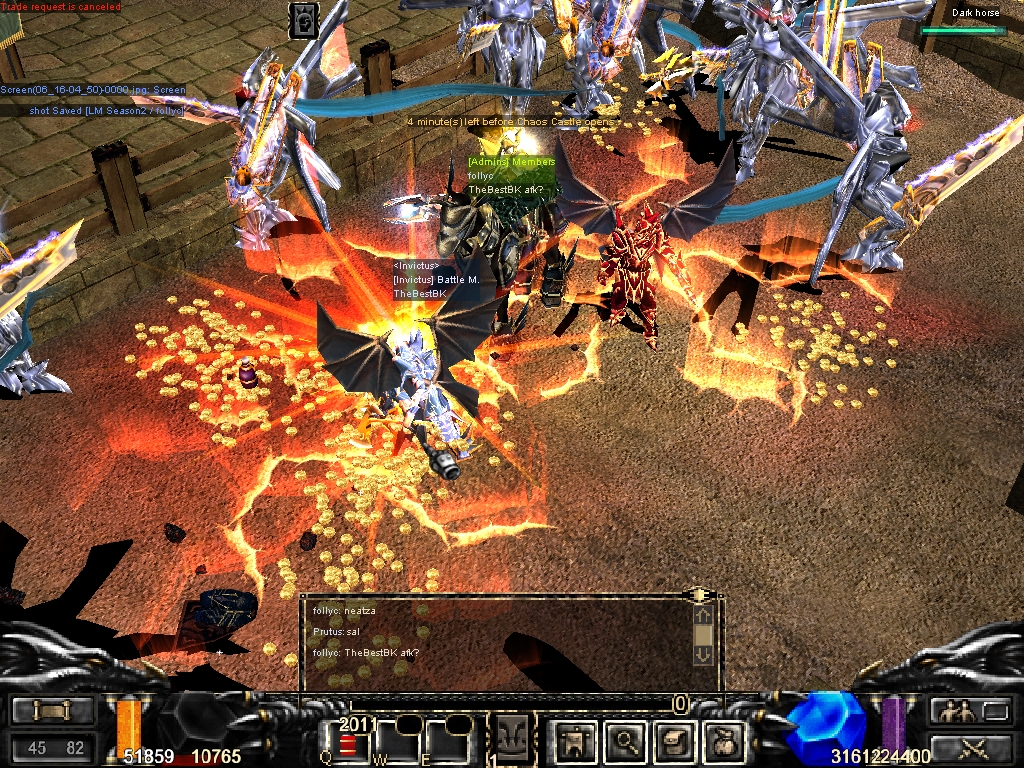The height and width of the screenshot is (768, 1024).
Task: Click the active skill slot icon
Action: coord(515,740)
